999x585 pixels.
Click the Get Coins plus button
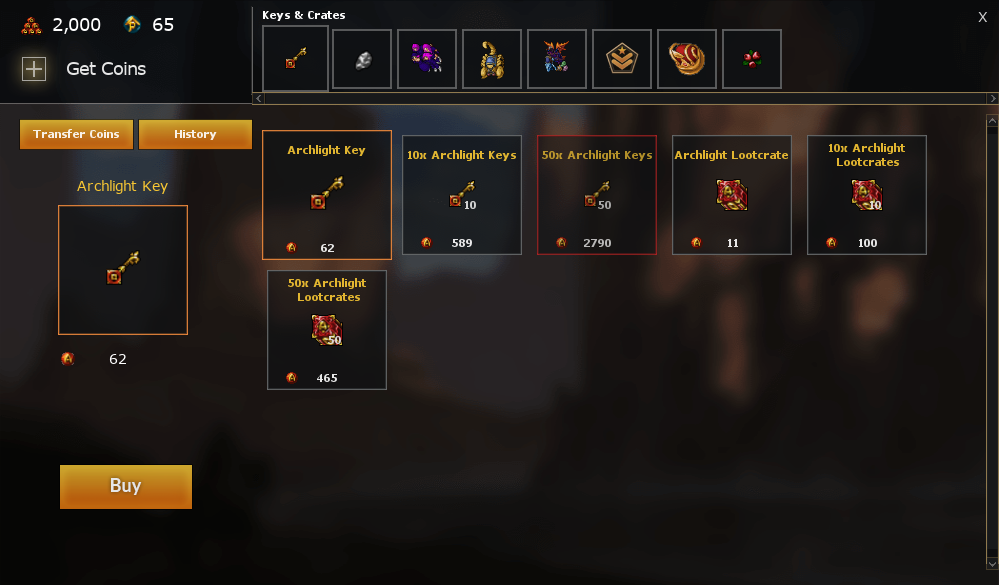pos(34,69)
